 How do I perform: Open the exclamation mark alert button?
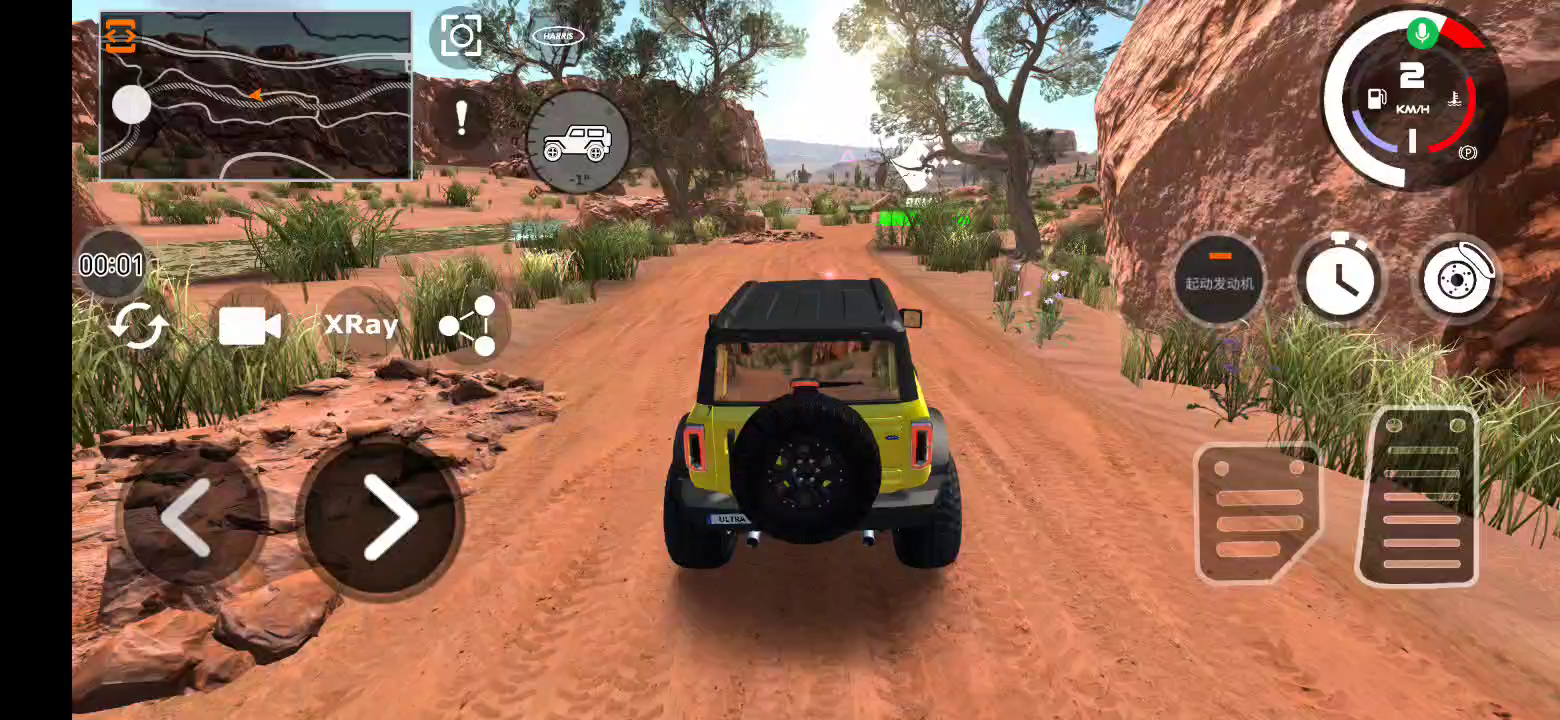click(461, 118)
